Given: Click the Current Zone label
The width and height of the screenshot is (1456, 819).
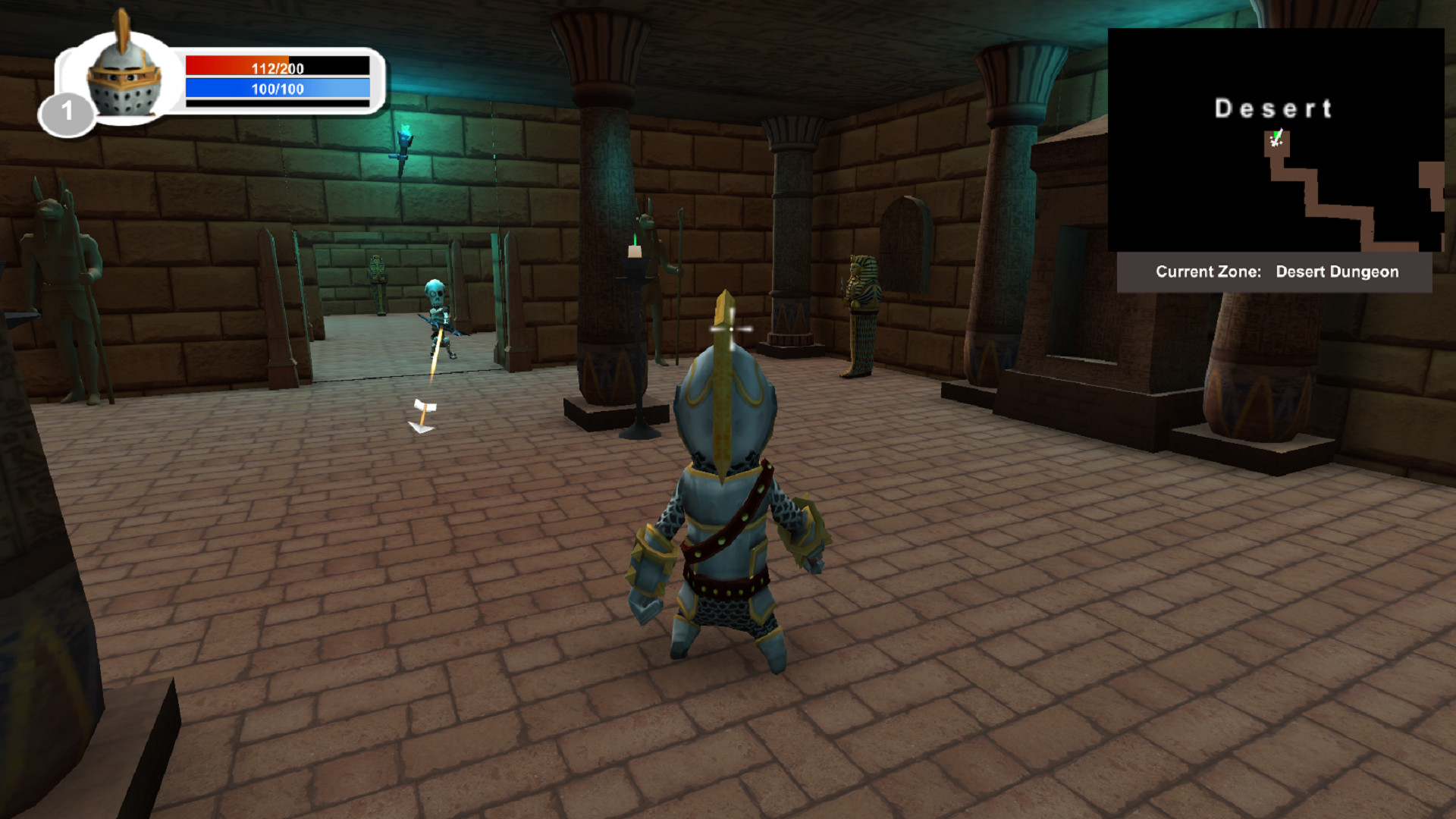Looking at the screenshot, I should click(1207, 271).
